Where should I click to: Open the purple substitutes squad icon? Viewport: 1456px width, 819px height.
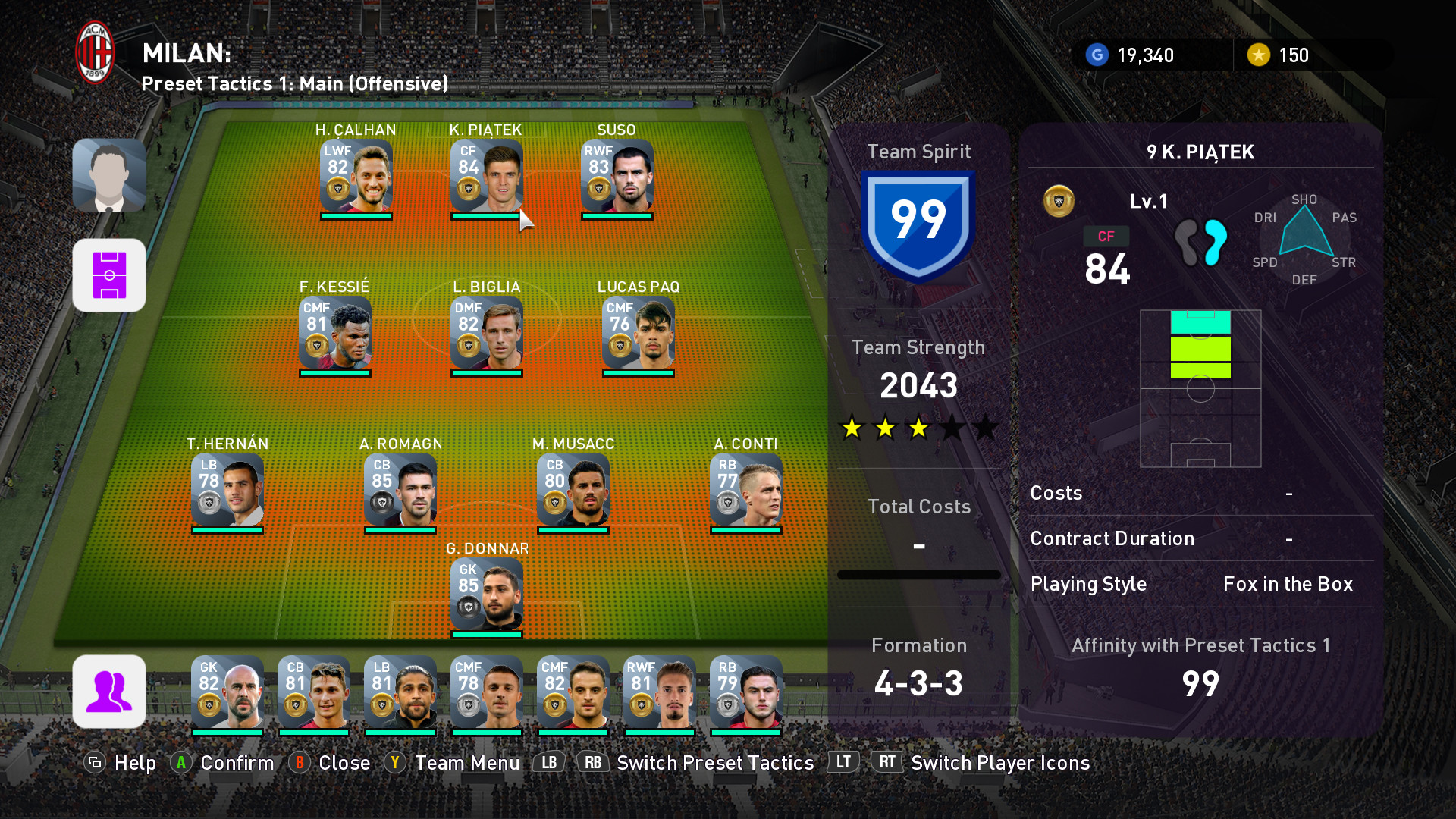click(109, 692)
